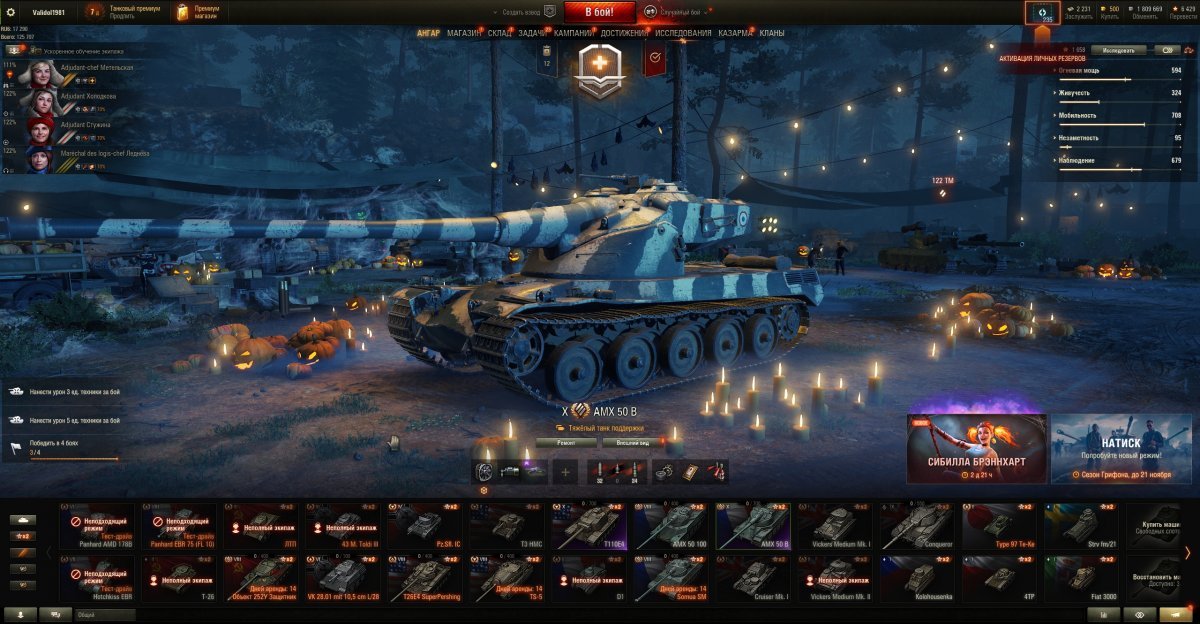1200x624 pixels.
Task: Add equipment in the empty plus slot
Action: (565, 472)
